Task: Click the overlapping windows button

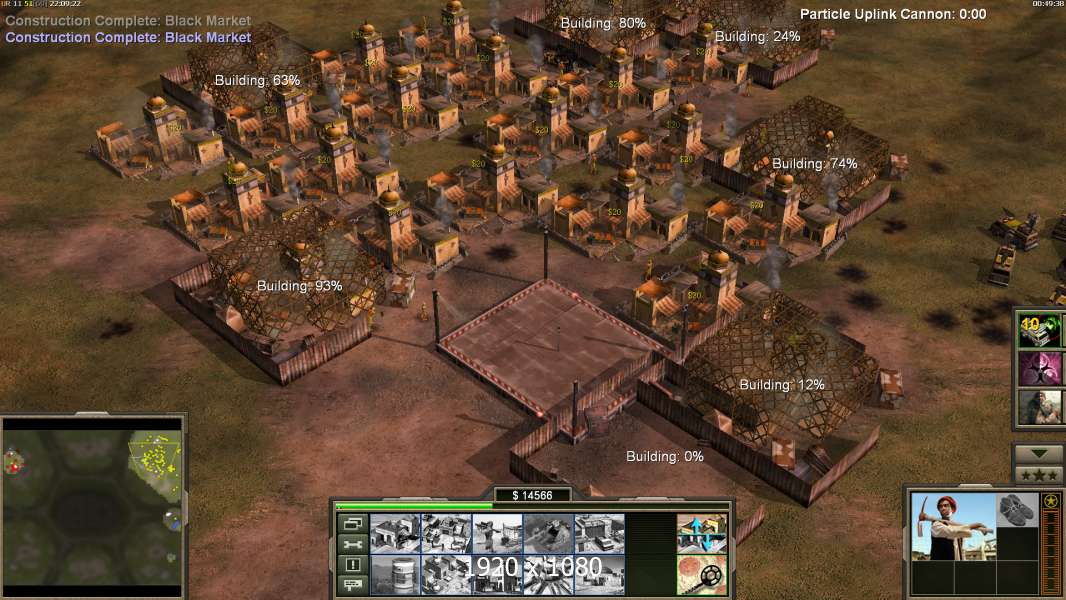Action: (x=351, y=523)
